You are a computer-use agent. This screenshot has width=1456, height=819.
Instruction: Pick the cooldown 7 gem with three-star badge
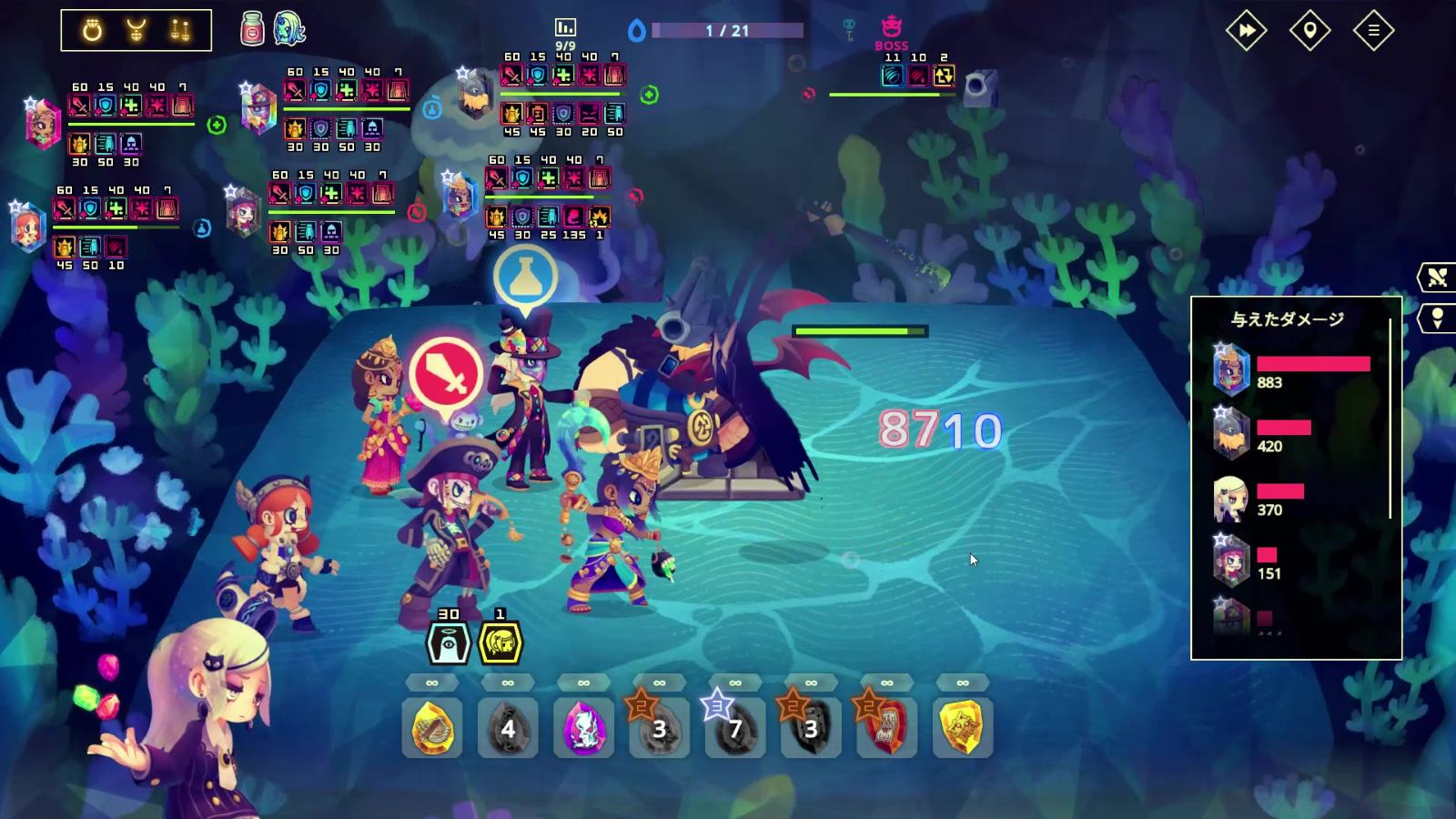tap(735, 727)
